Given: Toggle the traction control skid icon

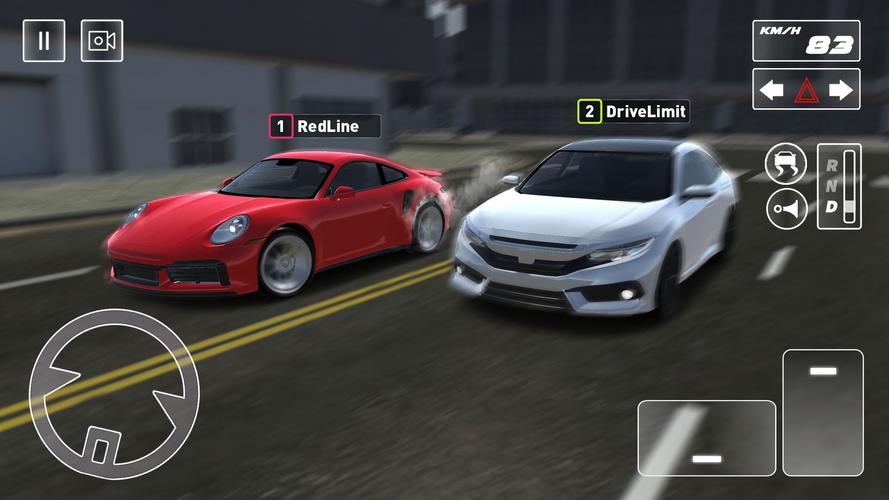Looking at the screenshot, I should click(786, 164).
